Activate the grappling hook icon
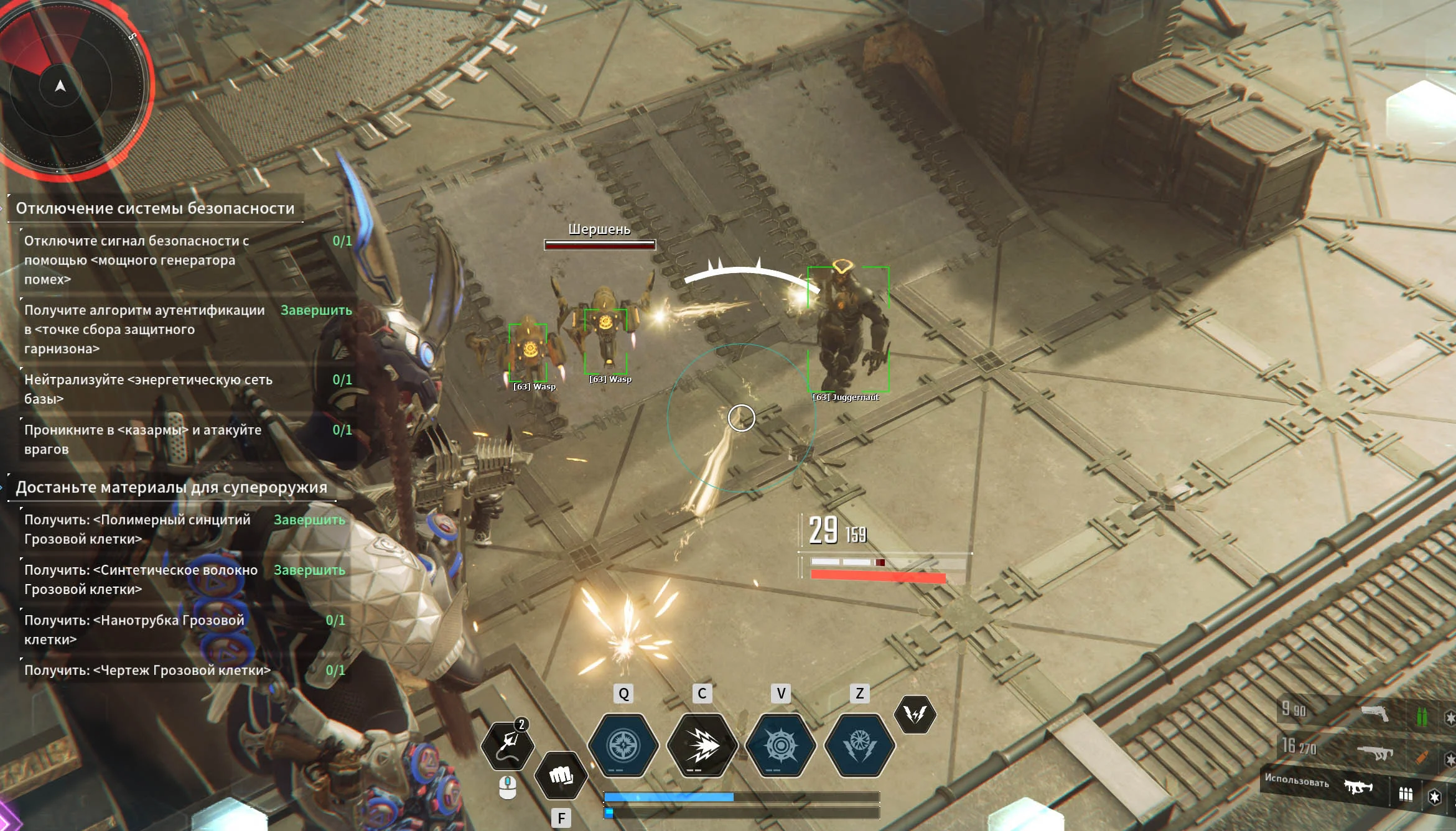This screenshot has width=1456, height=831. click(508, 745)
